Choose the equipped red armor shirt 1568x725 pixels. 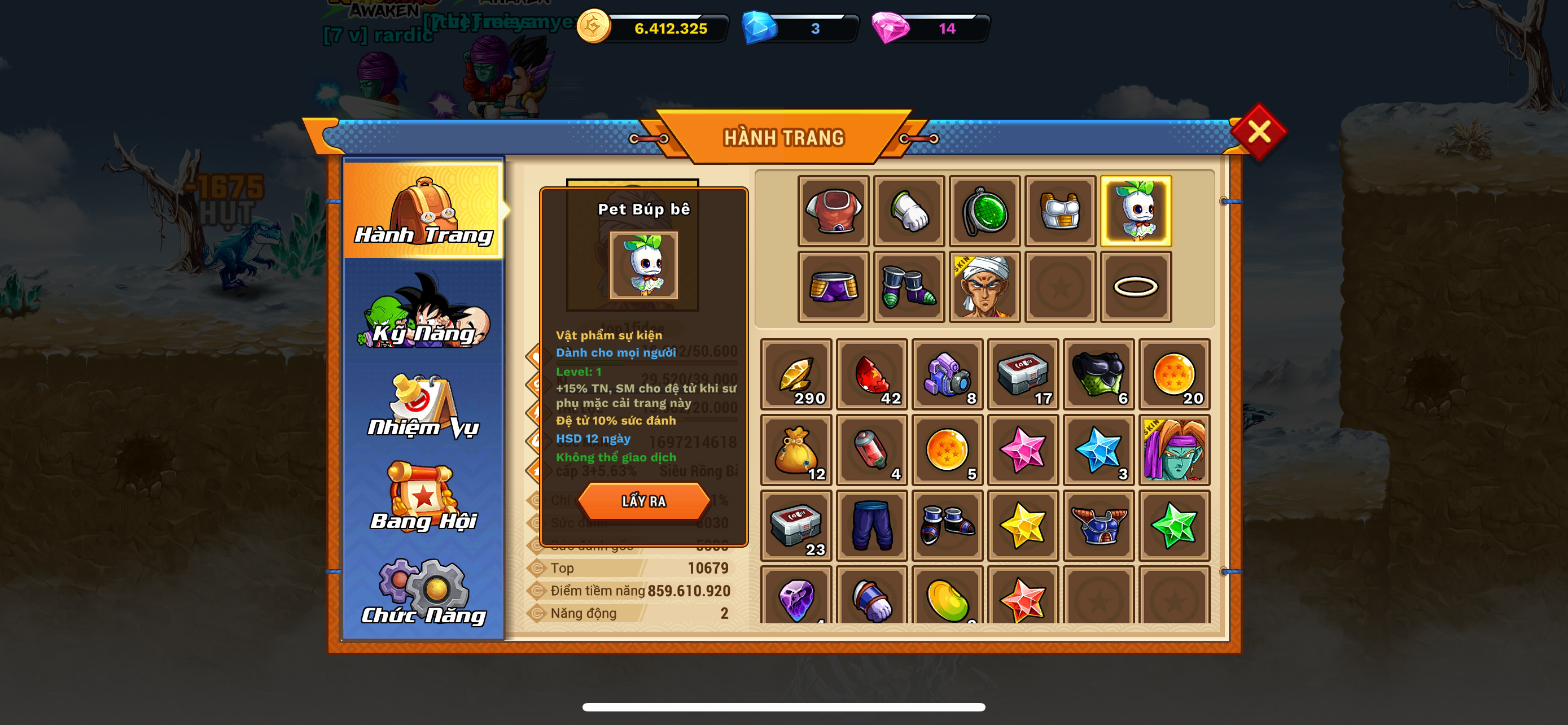[833, 211]
